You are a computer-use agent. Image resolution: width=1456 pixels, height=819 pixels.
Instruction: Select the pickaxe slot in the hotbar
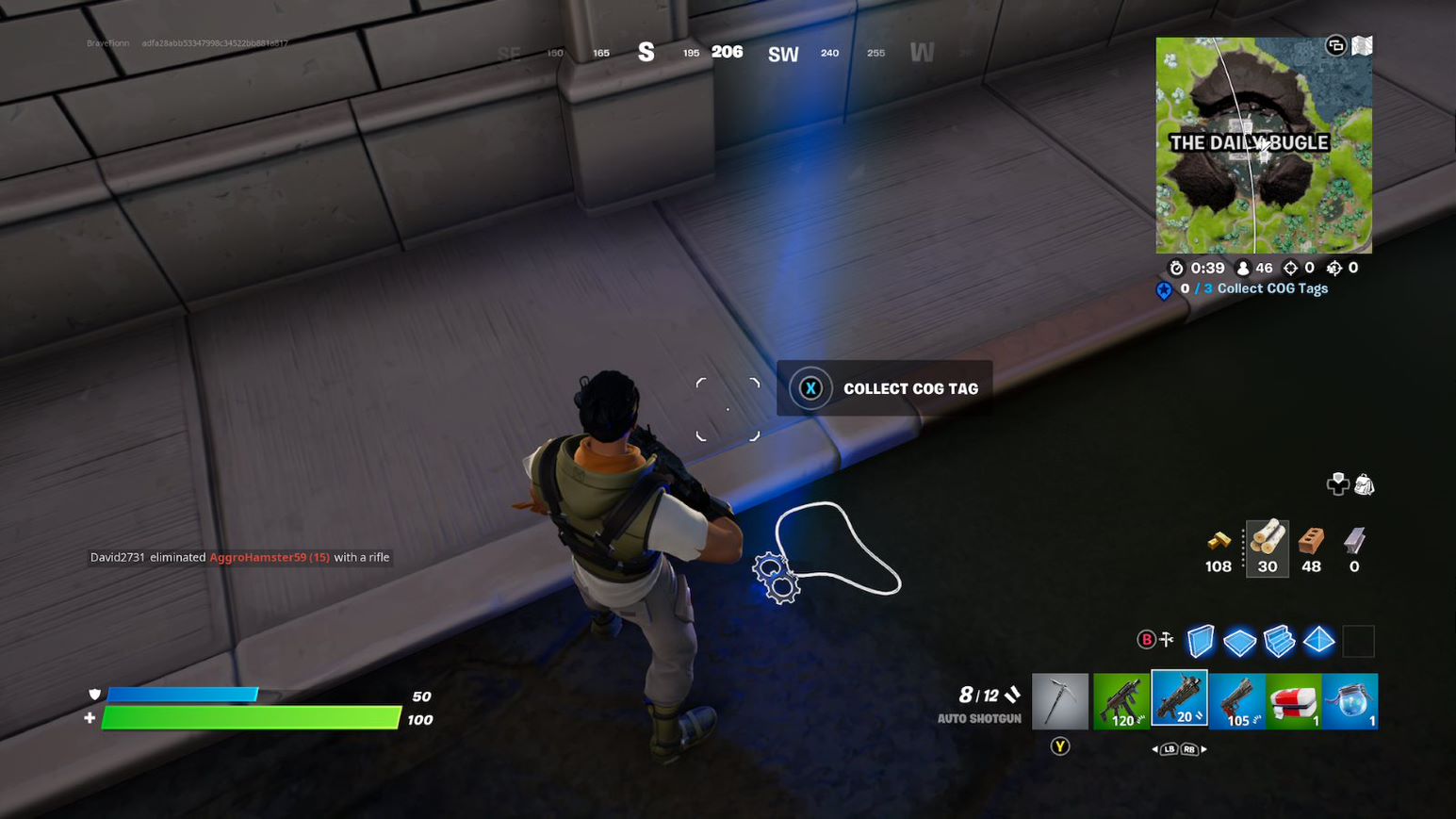click(x=1060, y=699)
